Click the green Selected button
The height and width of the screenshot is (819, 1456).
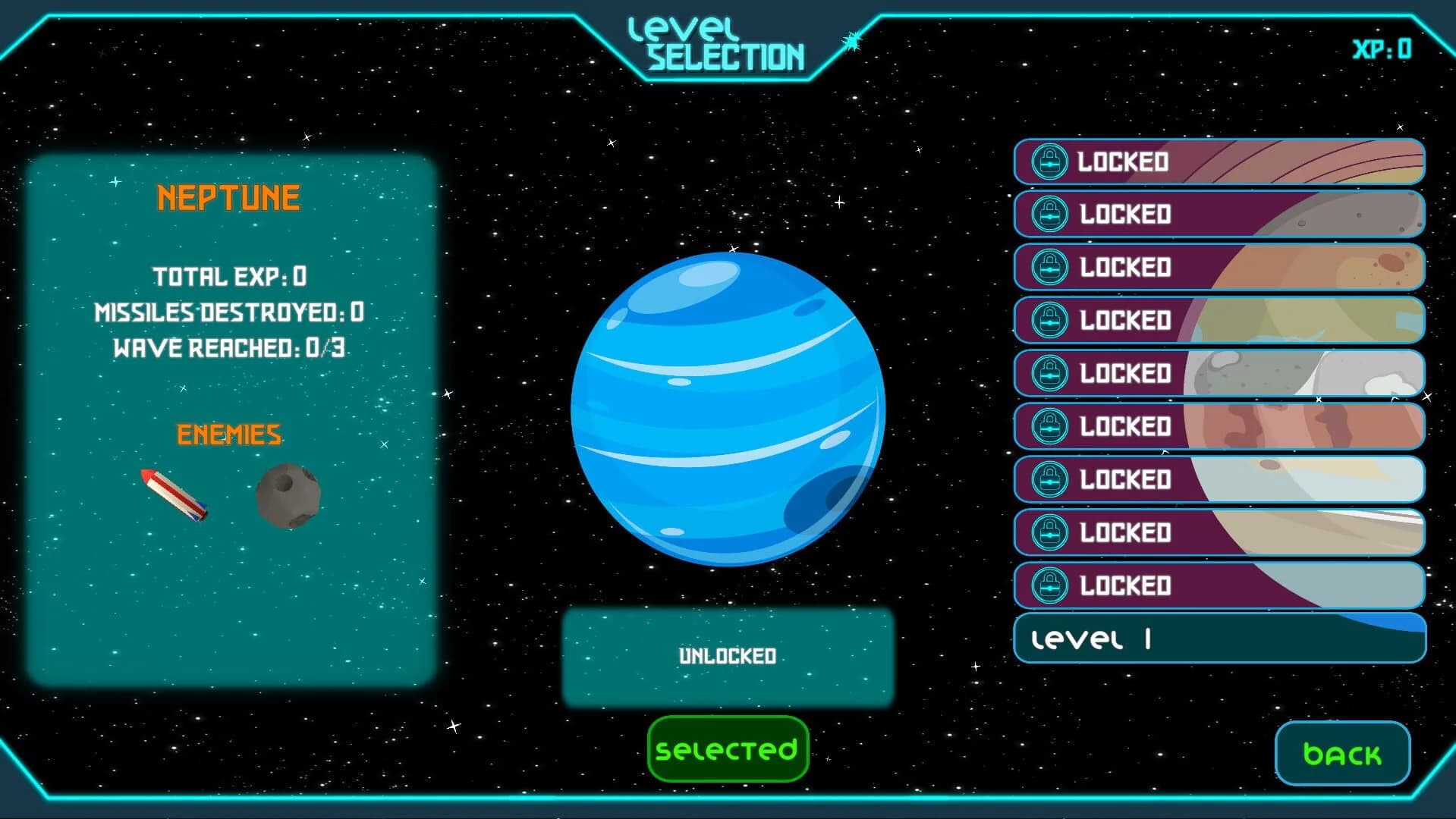point(727,749)
